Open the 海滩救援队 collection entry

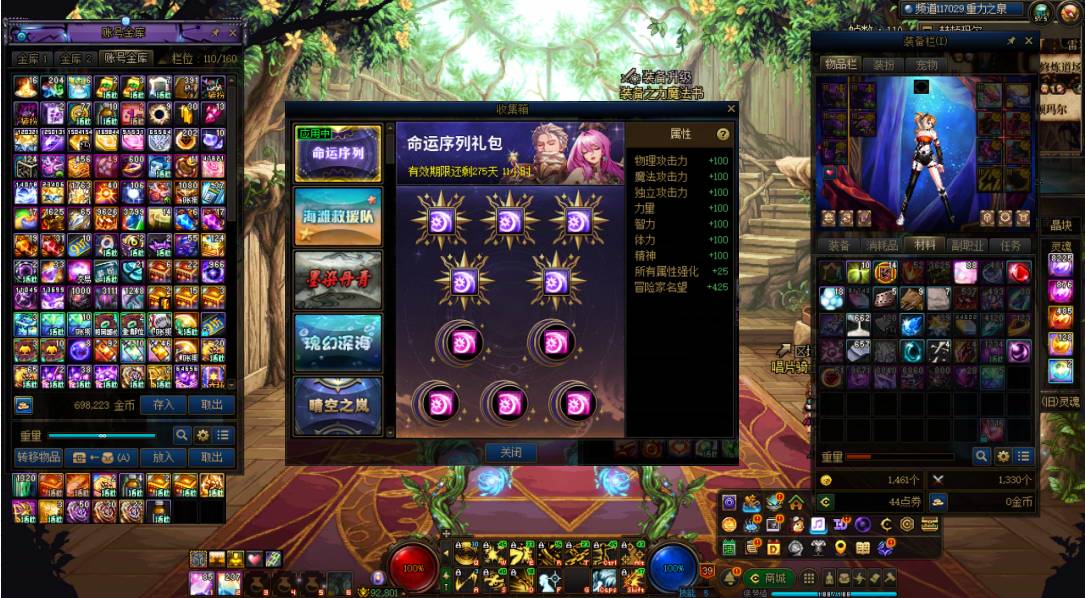click(338, 217)
